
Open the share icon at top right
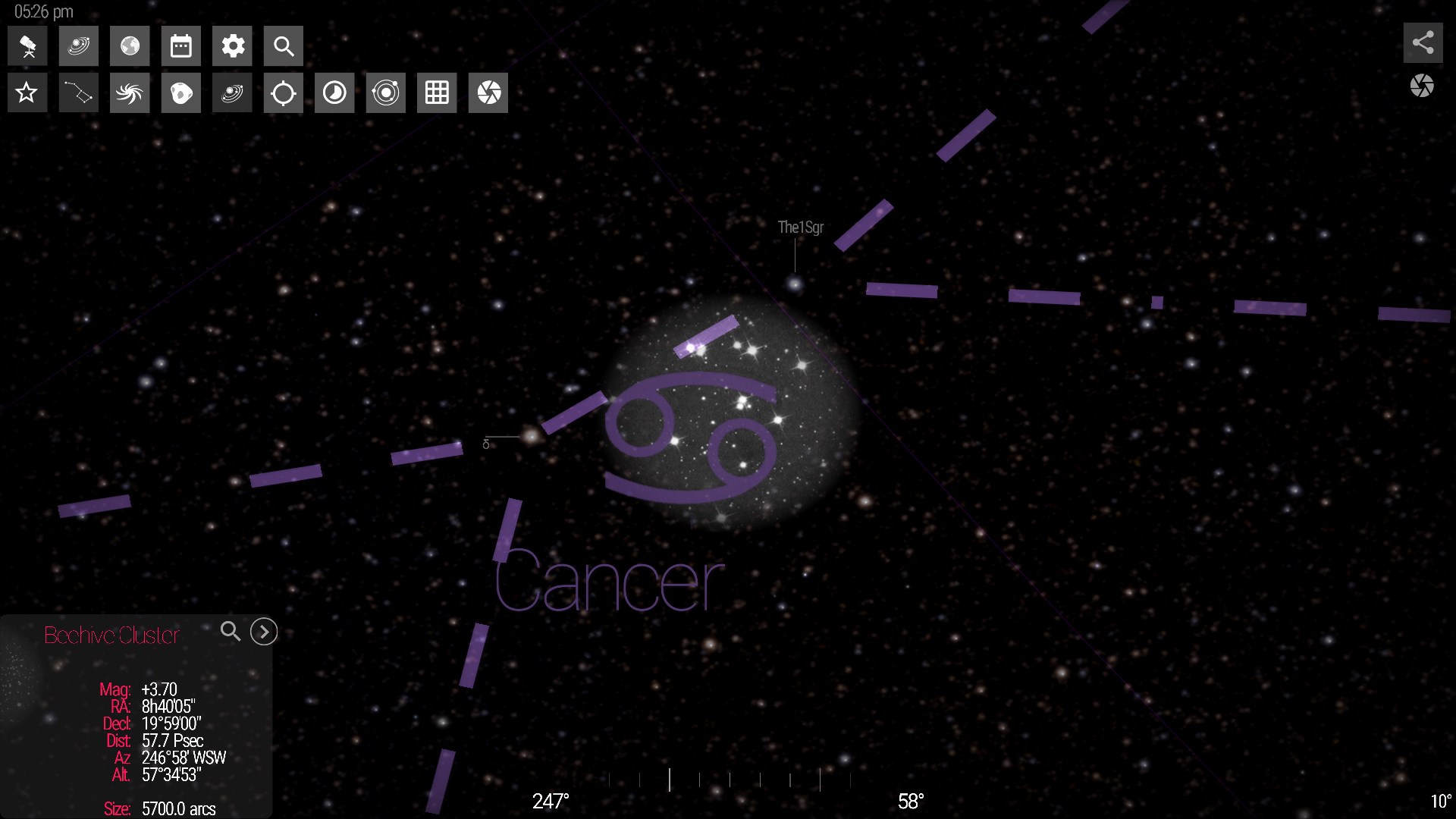click(1423, 42)
